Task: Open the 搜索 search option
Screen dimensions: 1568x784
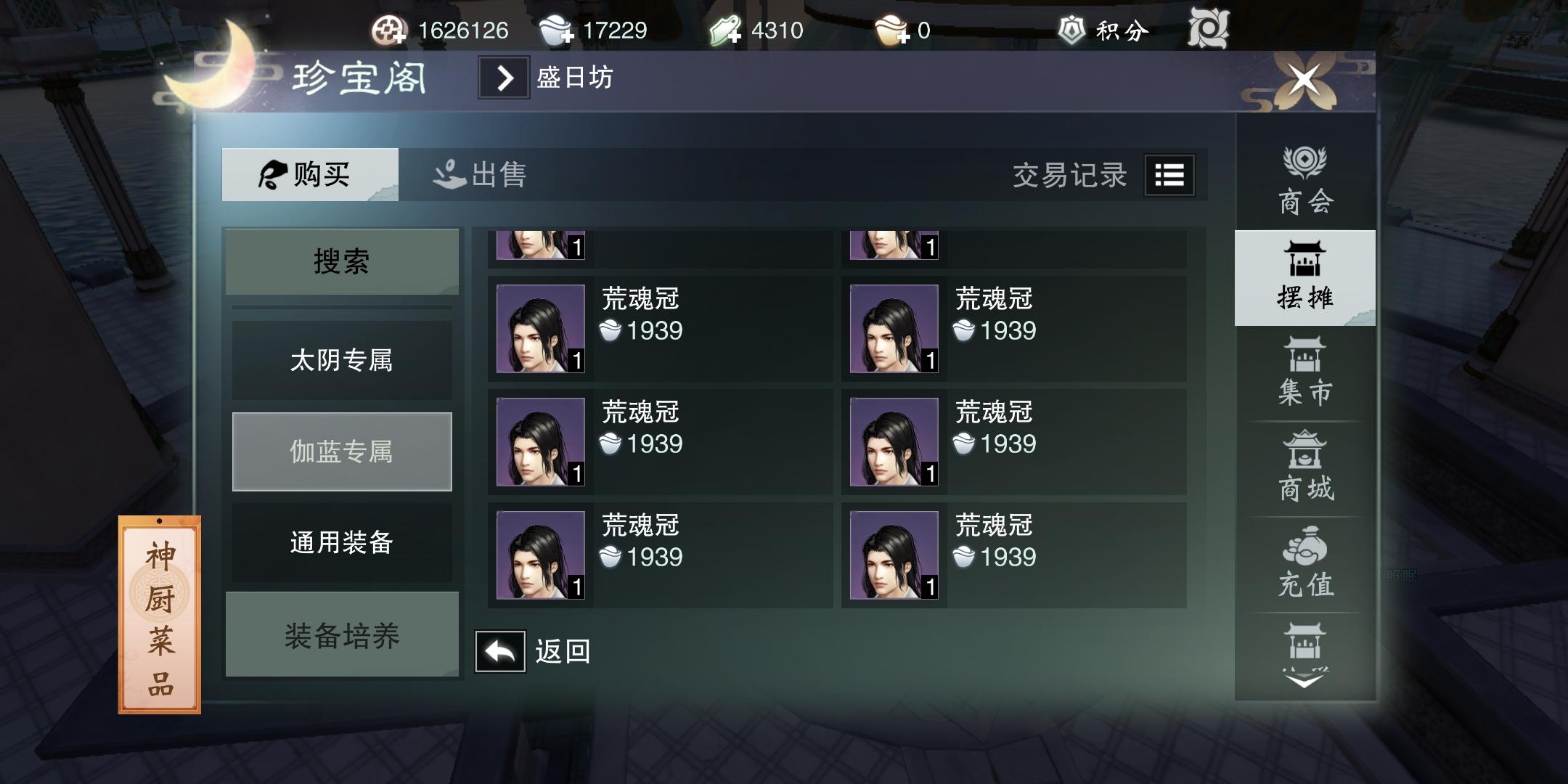Action: (x=342, y=261)
